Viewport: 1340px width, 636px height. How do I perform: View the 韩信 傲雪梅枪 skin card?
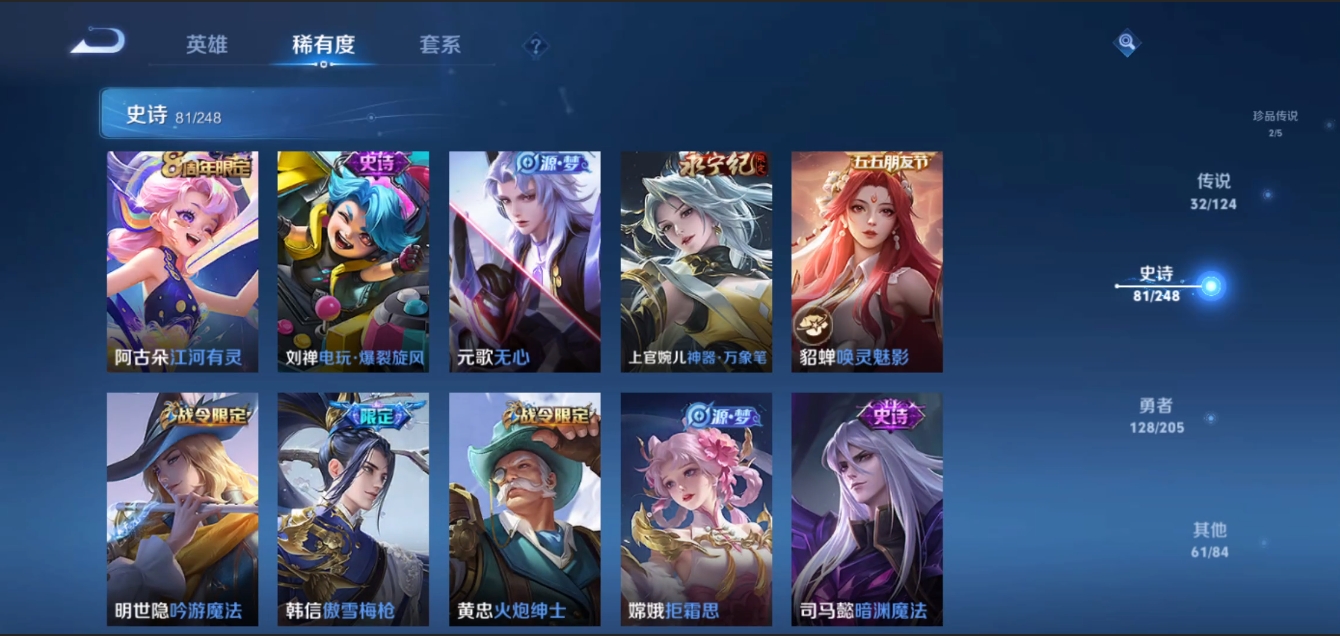[x=353, y=509]
